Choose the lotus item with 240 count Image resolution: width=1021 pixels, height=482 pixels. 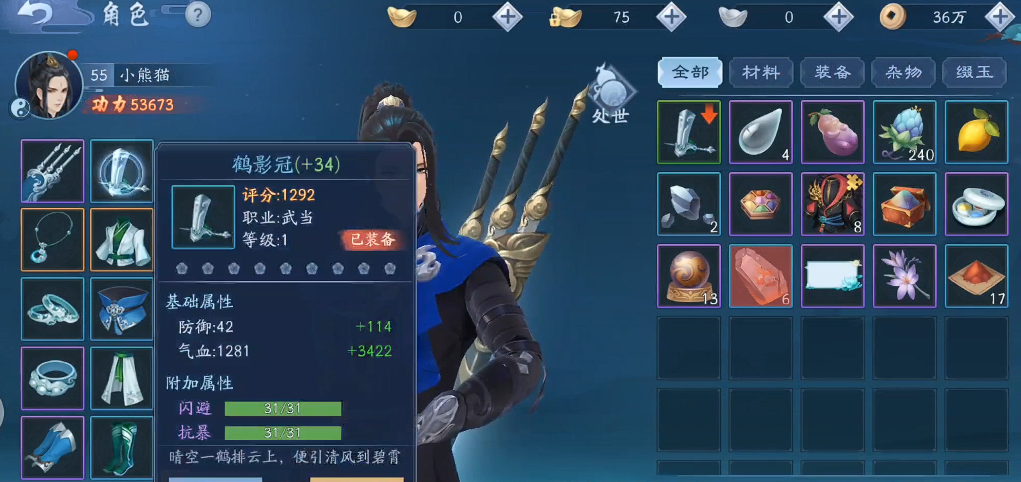tap(904, 132)
